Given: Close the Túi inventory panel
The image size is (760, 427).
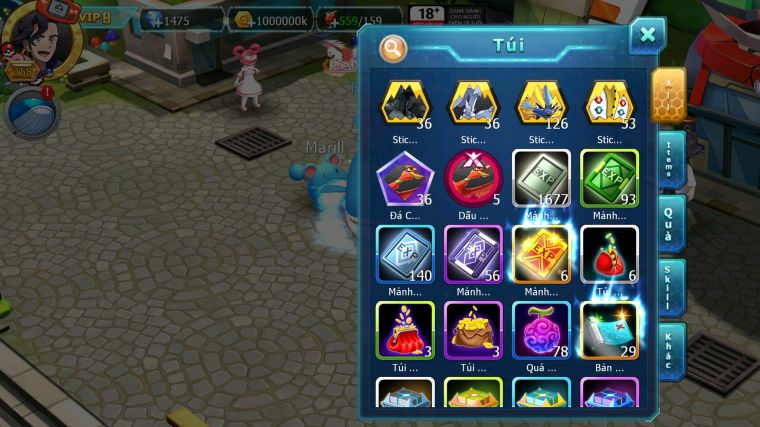Looking at the screenshot, I should click(647, 36).
